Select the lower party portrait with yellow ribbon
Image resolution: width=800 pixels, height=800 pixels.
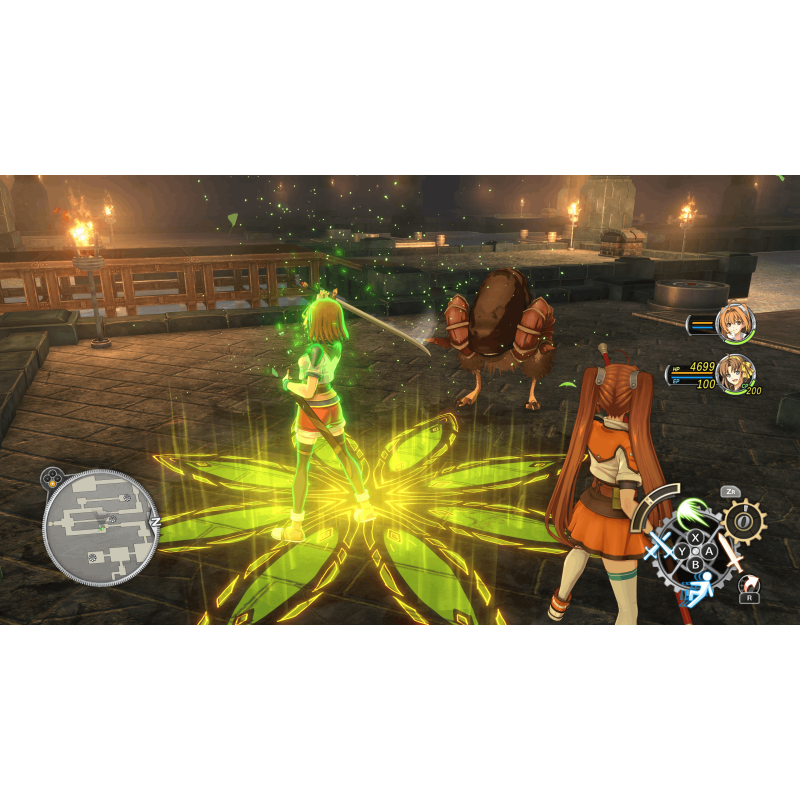(735, 374)
